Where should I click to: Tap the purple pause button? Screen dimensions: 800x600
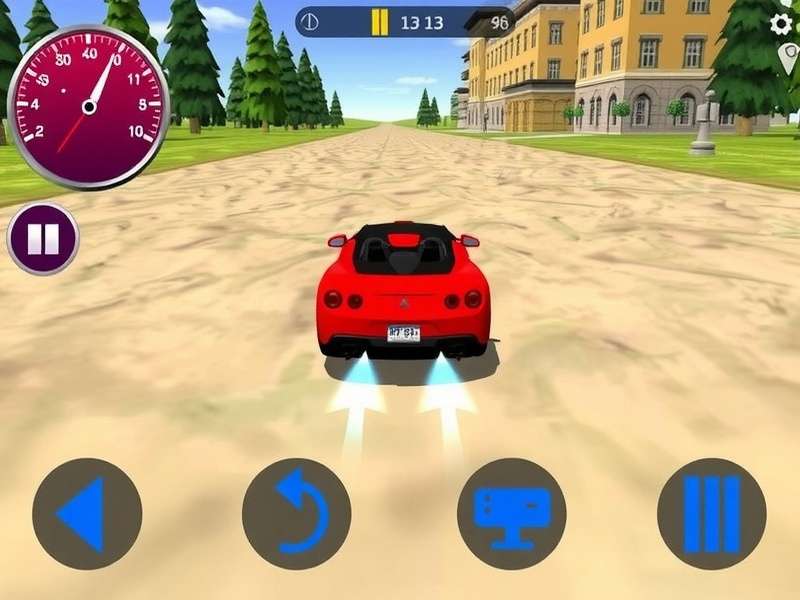pyautogui.click(x=43, y=240)
